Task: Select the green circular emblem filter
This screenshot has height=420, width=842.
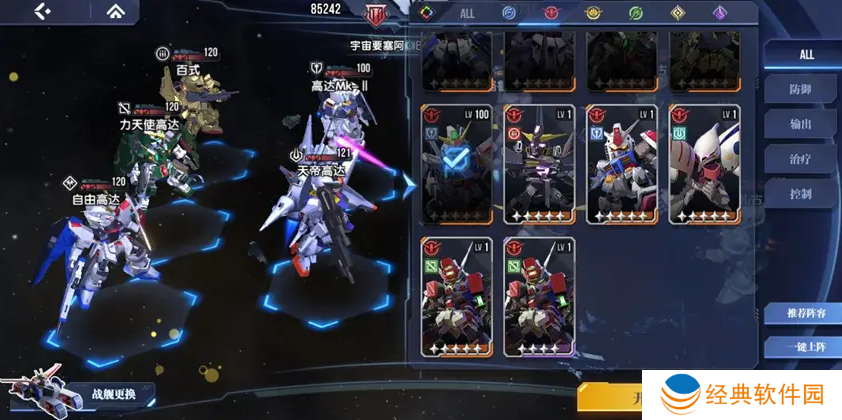Action: point(635,14)
